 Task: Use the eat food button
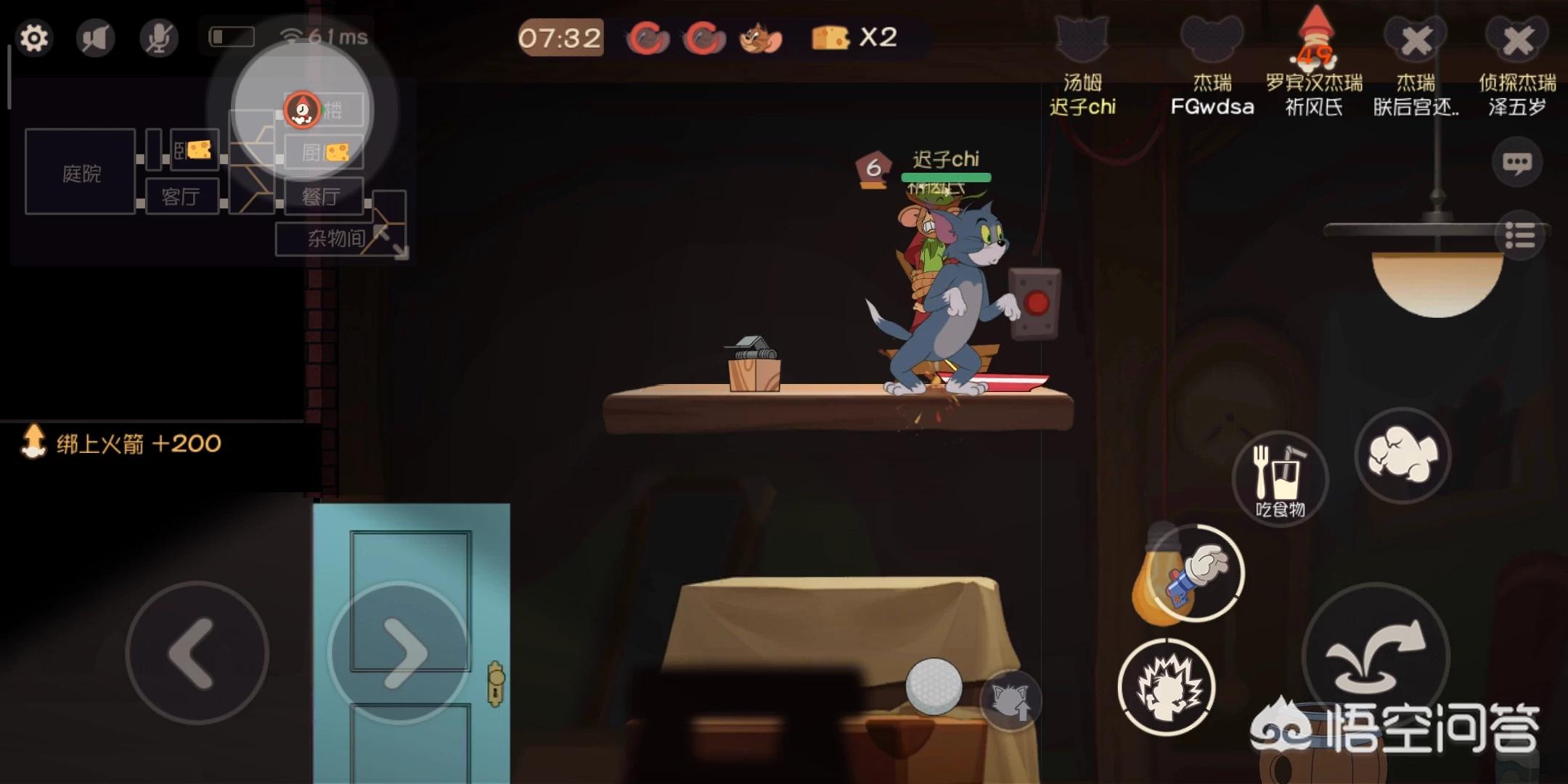(1280, 478)
